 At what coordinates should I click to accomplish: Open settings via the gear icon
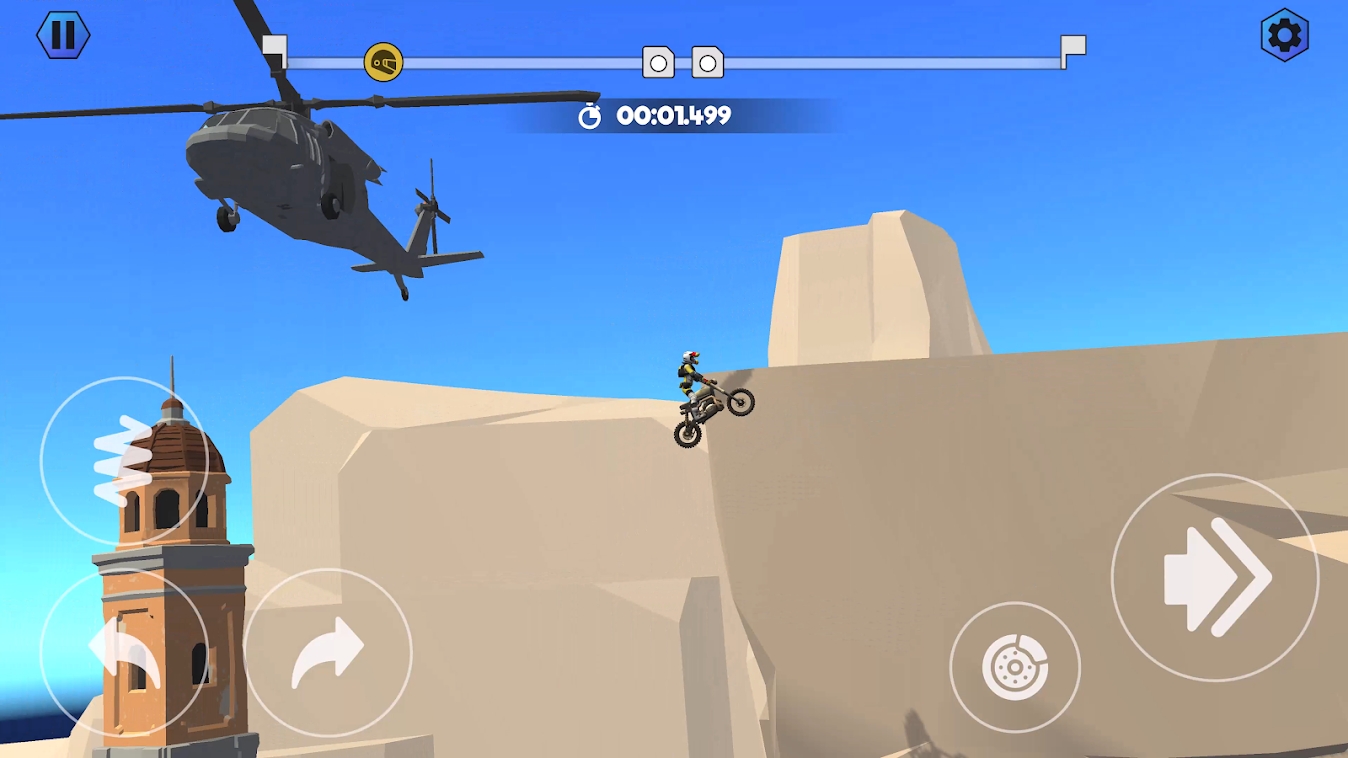point(1284,36)
